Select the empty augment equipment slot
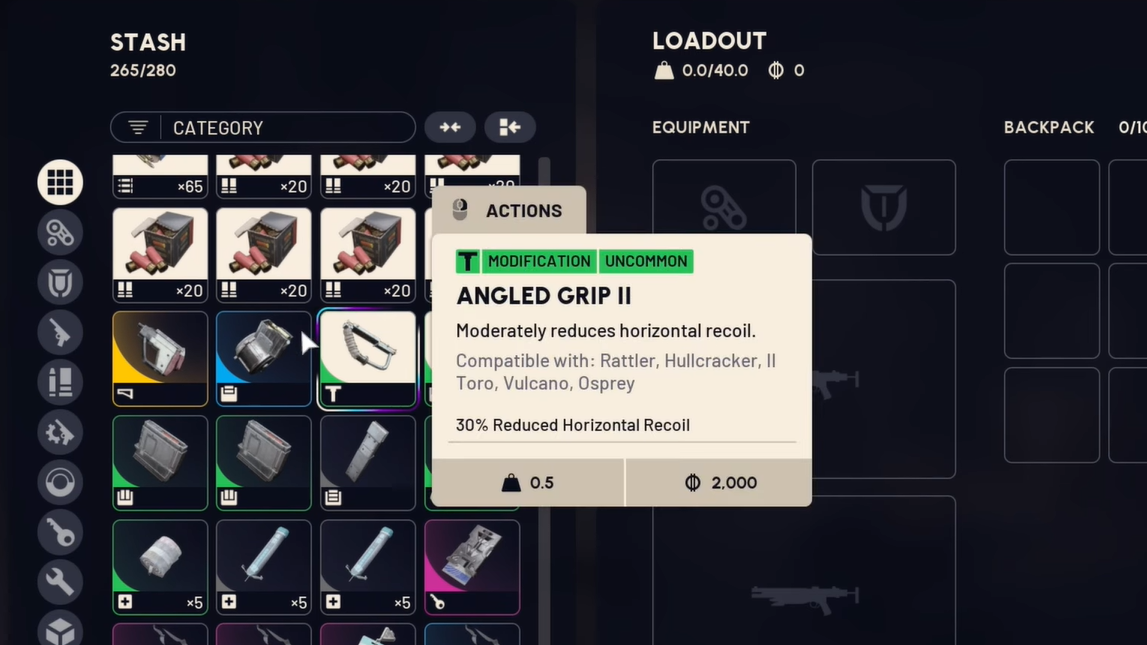 point(724,207)
